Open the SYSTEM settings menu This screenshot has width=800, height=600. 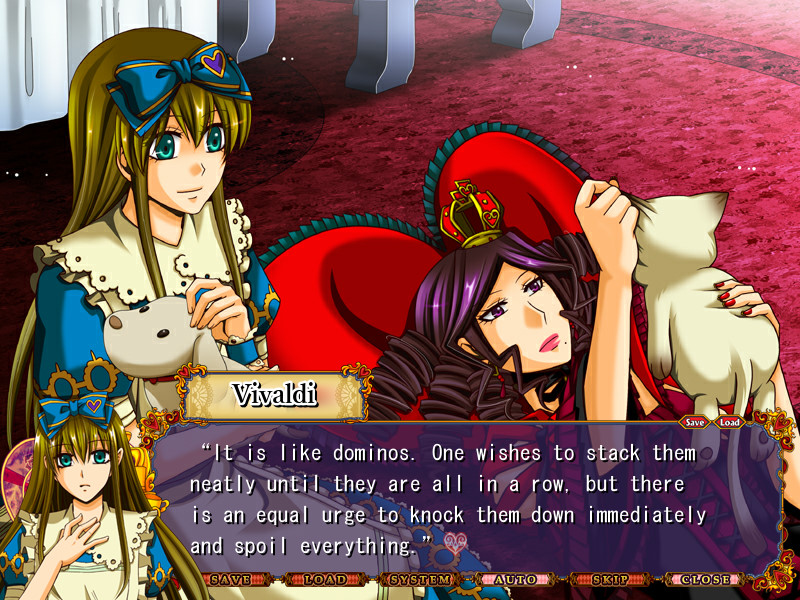[x=420, y=579]
